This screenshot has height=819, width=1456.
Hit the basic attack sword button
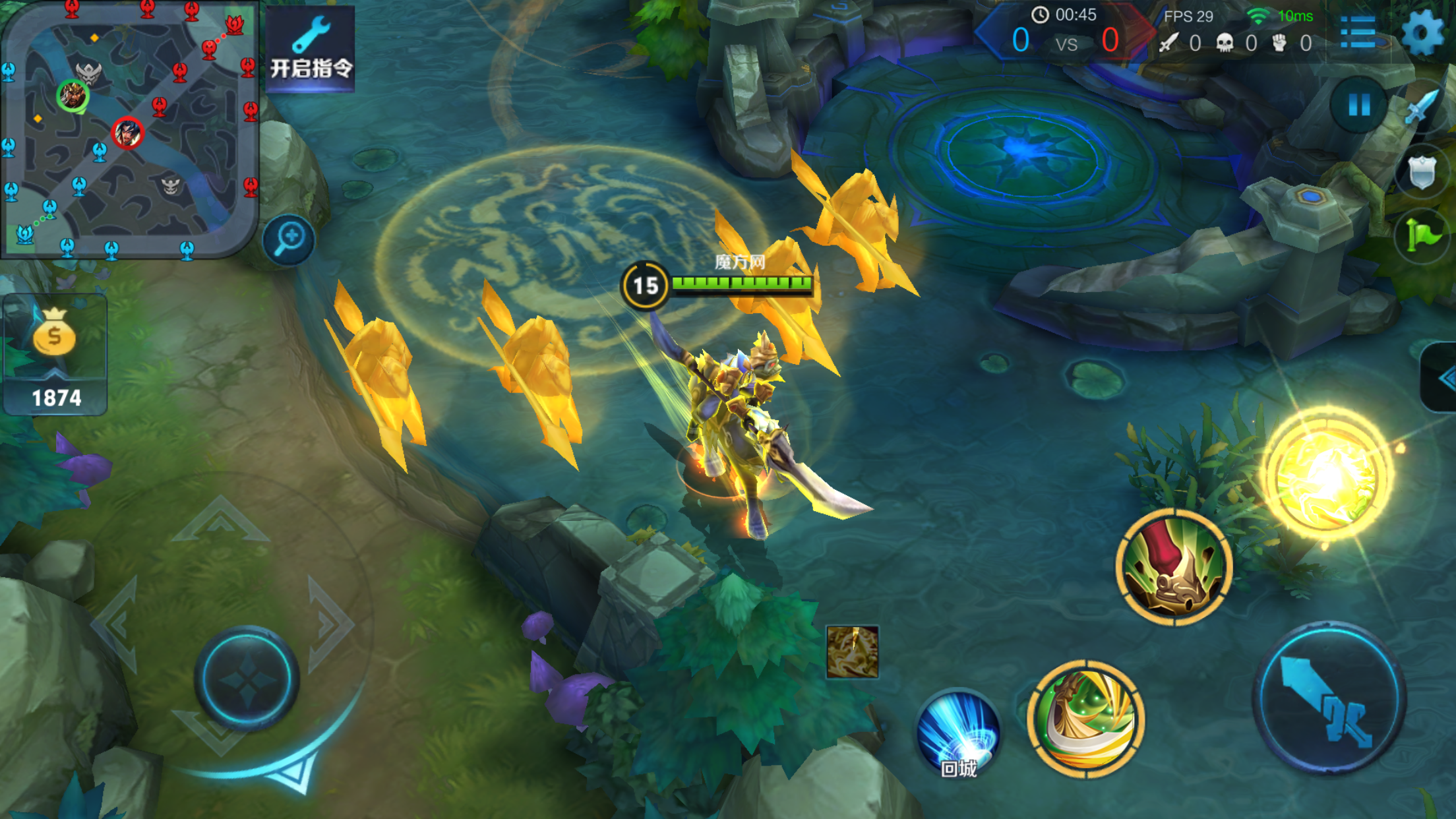pyautogui.click(x=1328, y=698)
